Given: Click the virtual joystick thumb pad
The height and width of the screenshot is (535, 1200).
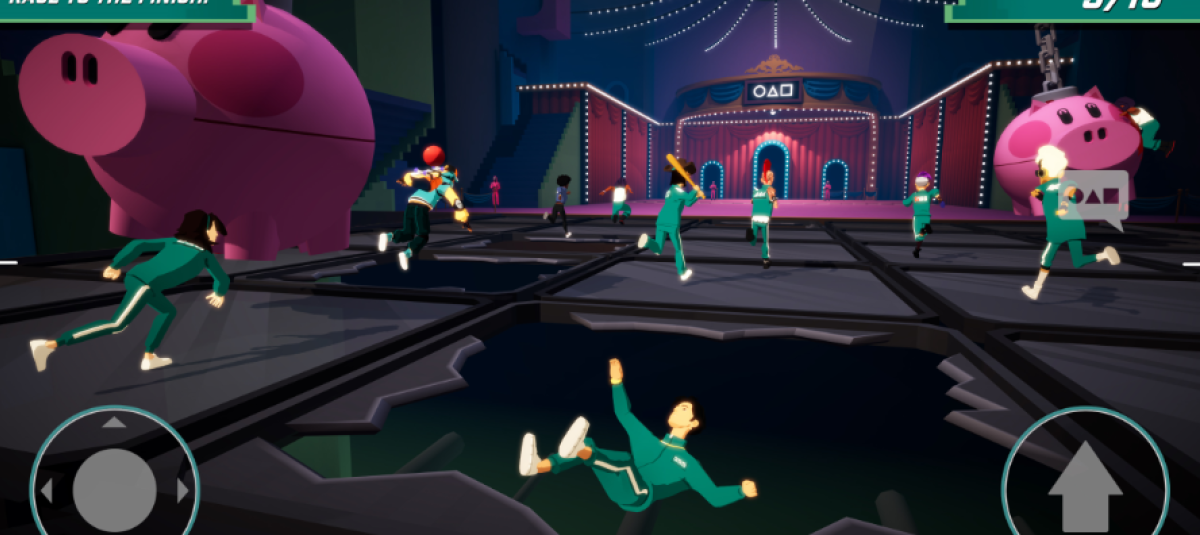Looking at the screenshot, I should tap(114, 489).
